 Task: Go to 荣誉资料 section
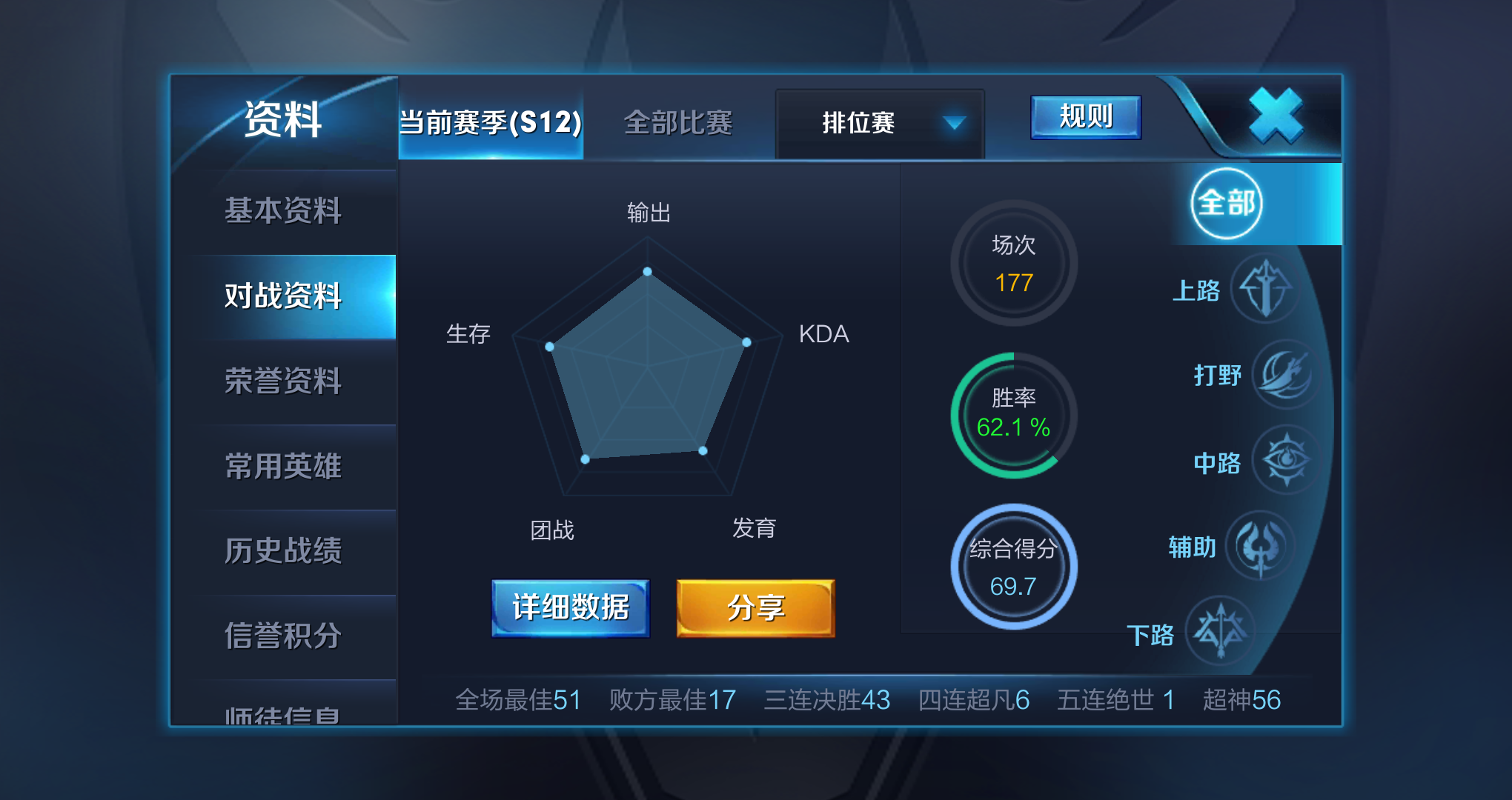[283, 381]
